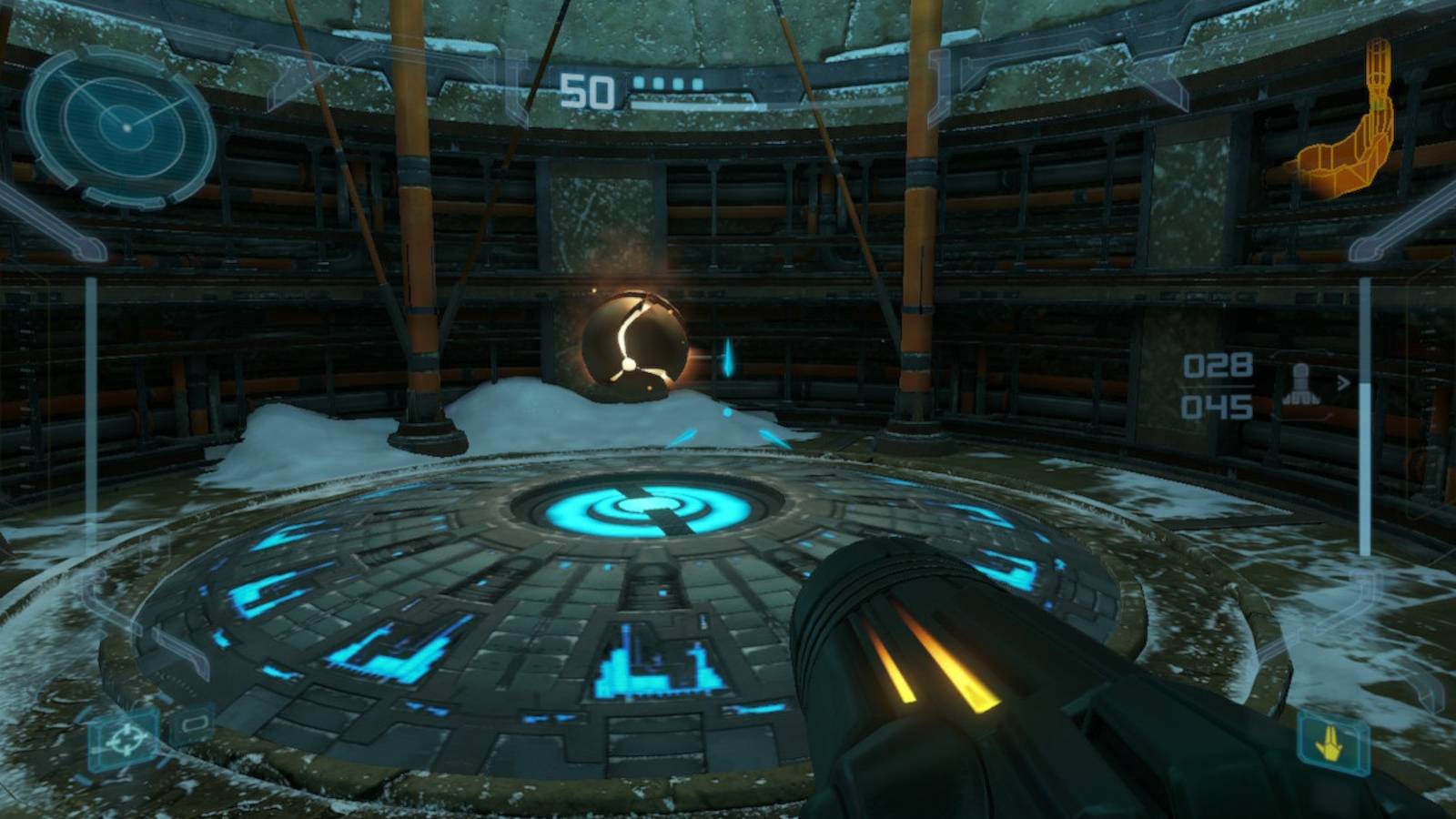Expand the chevron arrow next to the 045 counter
Viewport: 1456px width, 819px height.
1343,383
